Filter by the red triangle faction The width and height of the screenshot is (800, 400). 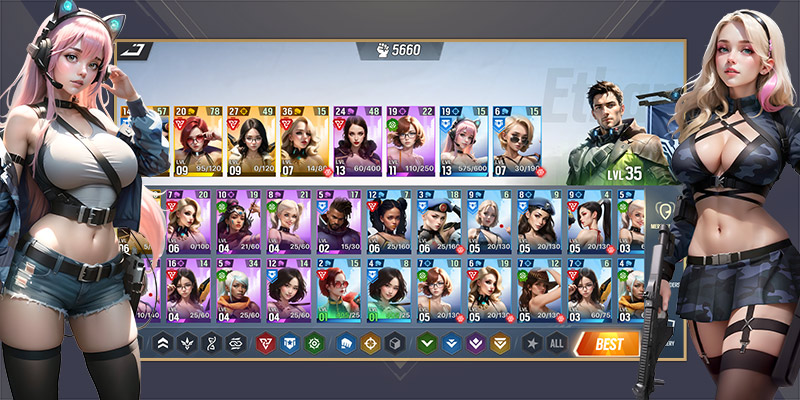265,344
